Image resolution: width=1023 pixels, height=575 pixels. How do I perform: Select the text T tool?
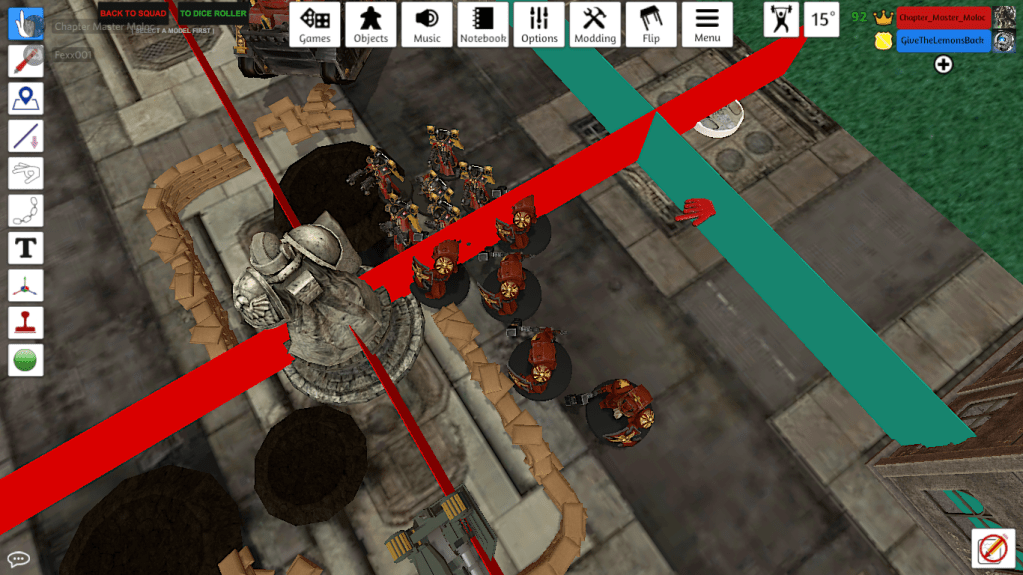[26, 247]
